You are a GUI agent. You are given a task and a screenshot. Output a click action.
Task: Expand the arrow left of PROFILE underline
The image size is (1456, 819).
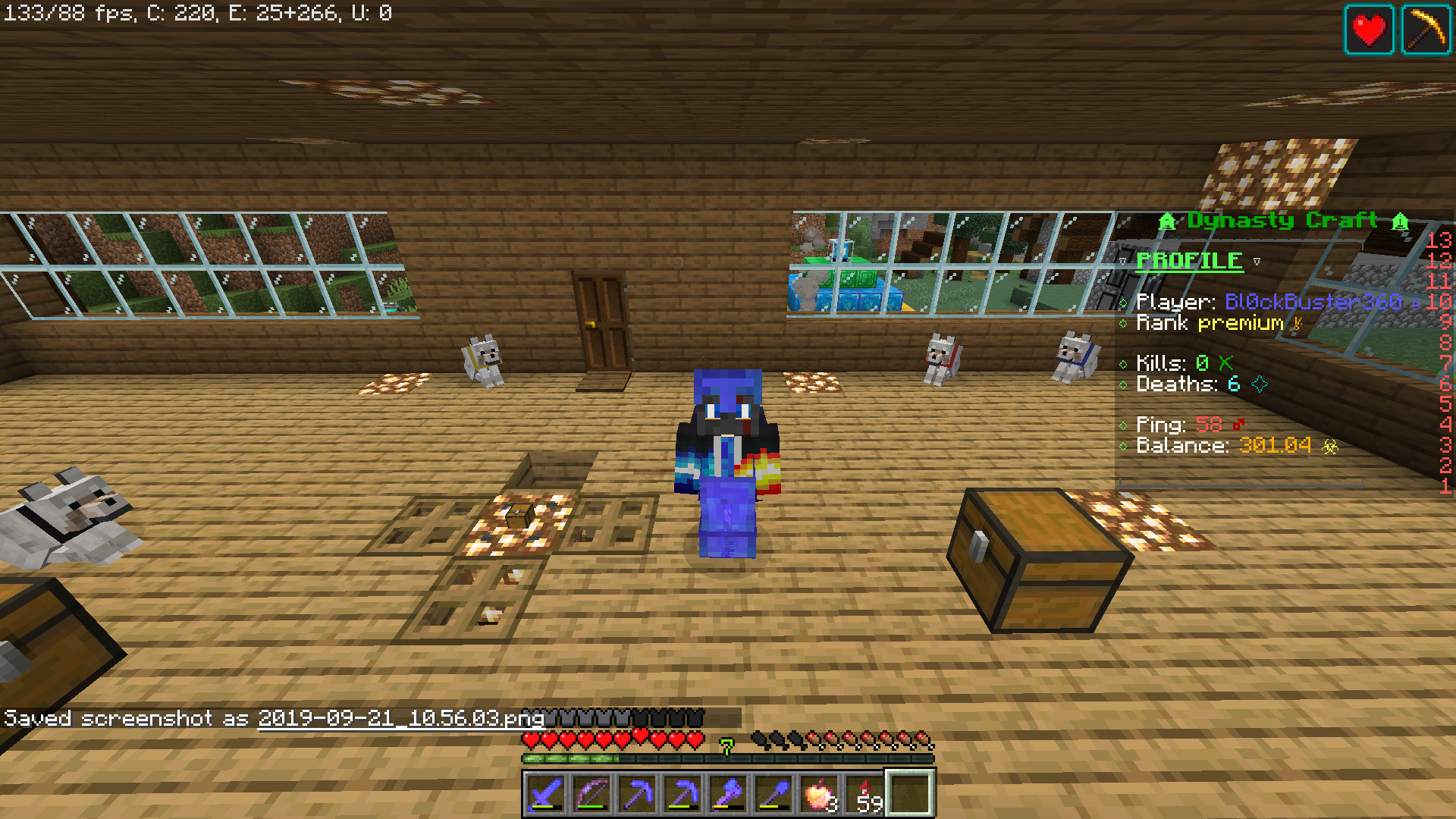[1123, 262]
